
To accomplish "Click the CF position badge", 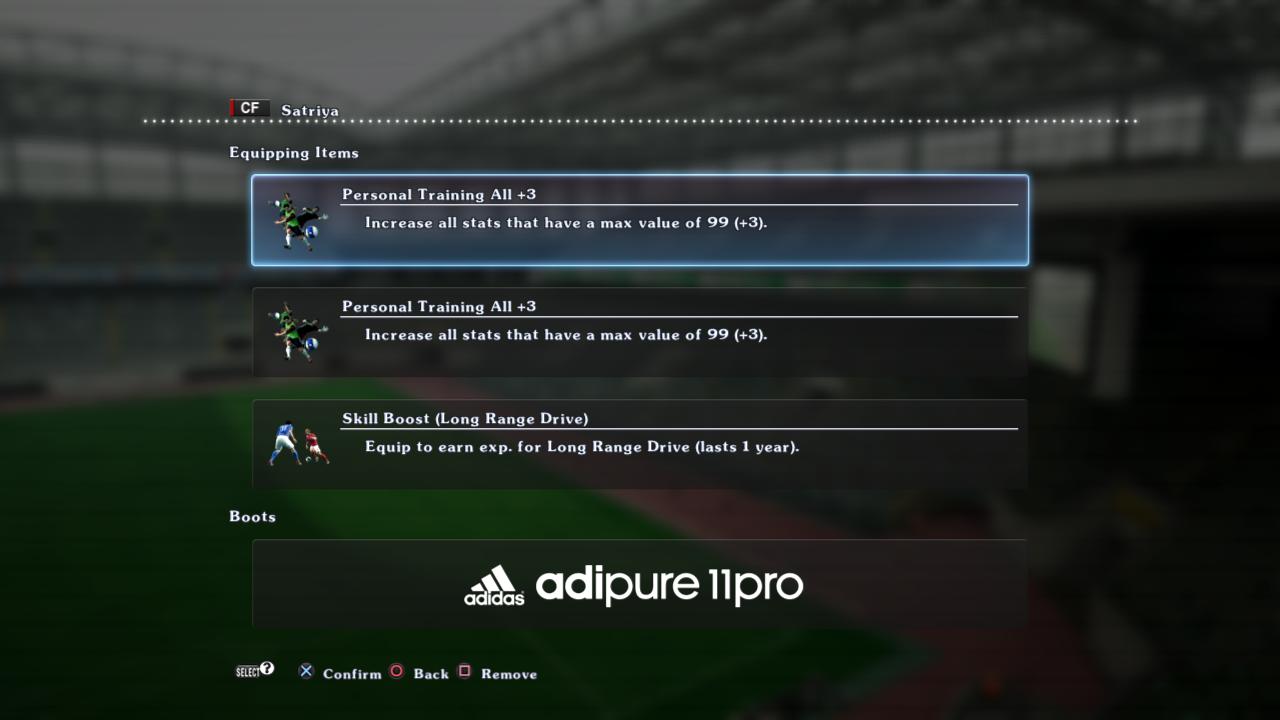I will 250,108.
